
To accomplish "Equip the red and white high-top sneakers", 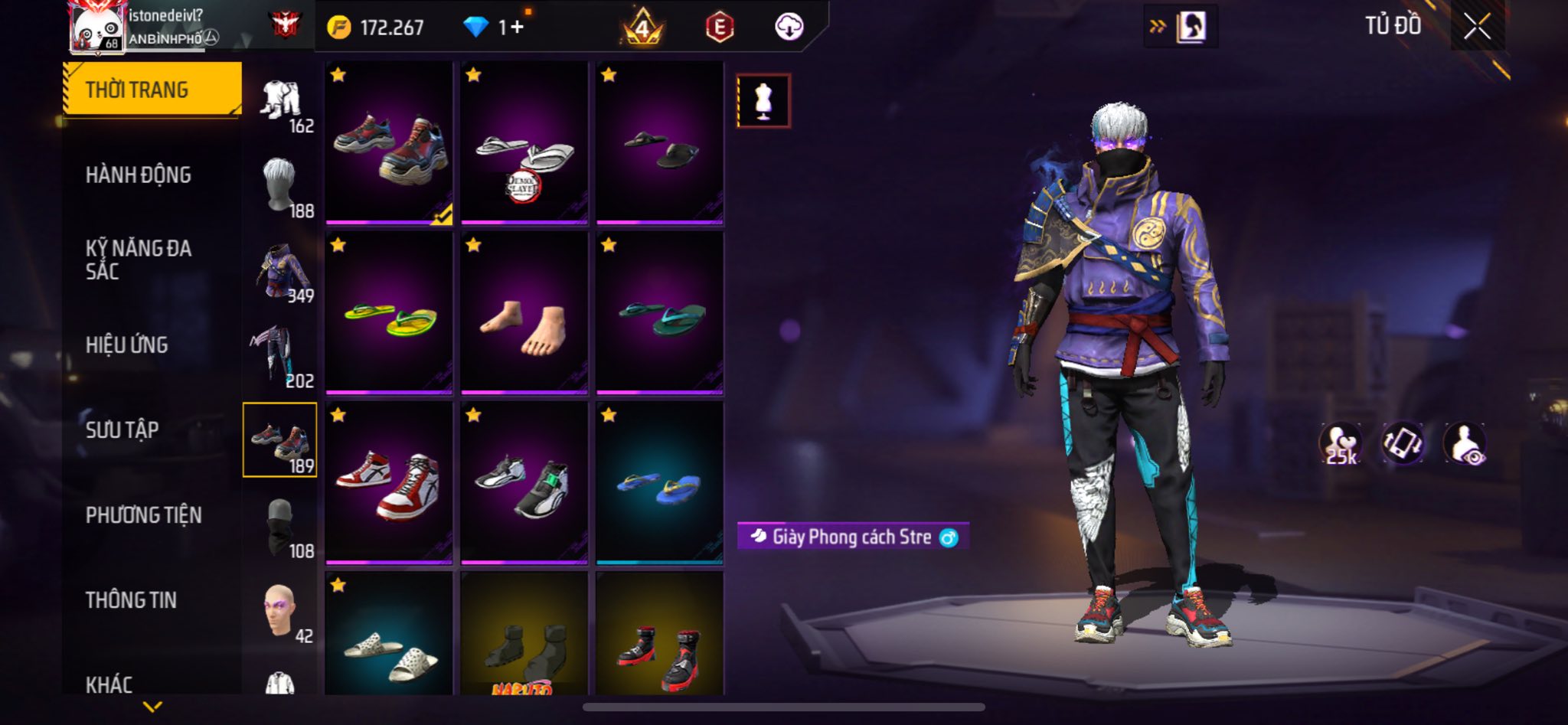I will 389,484.
